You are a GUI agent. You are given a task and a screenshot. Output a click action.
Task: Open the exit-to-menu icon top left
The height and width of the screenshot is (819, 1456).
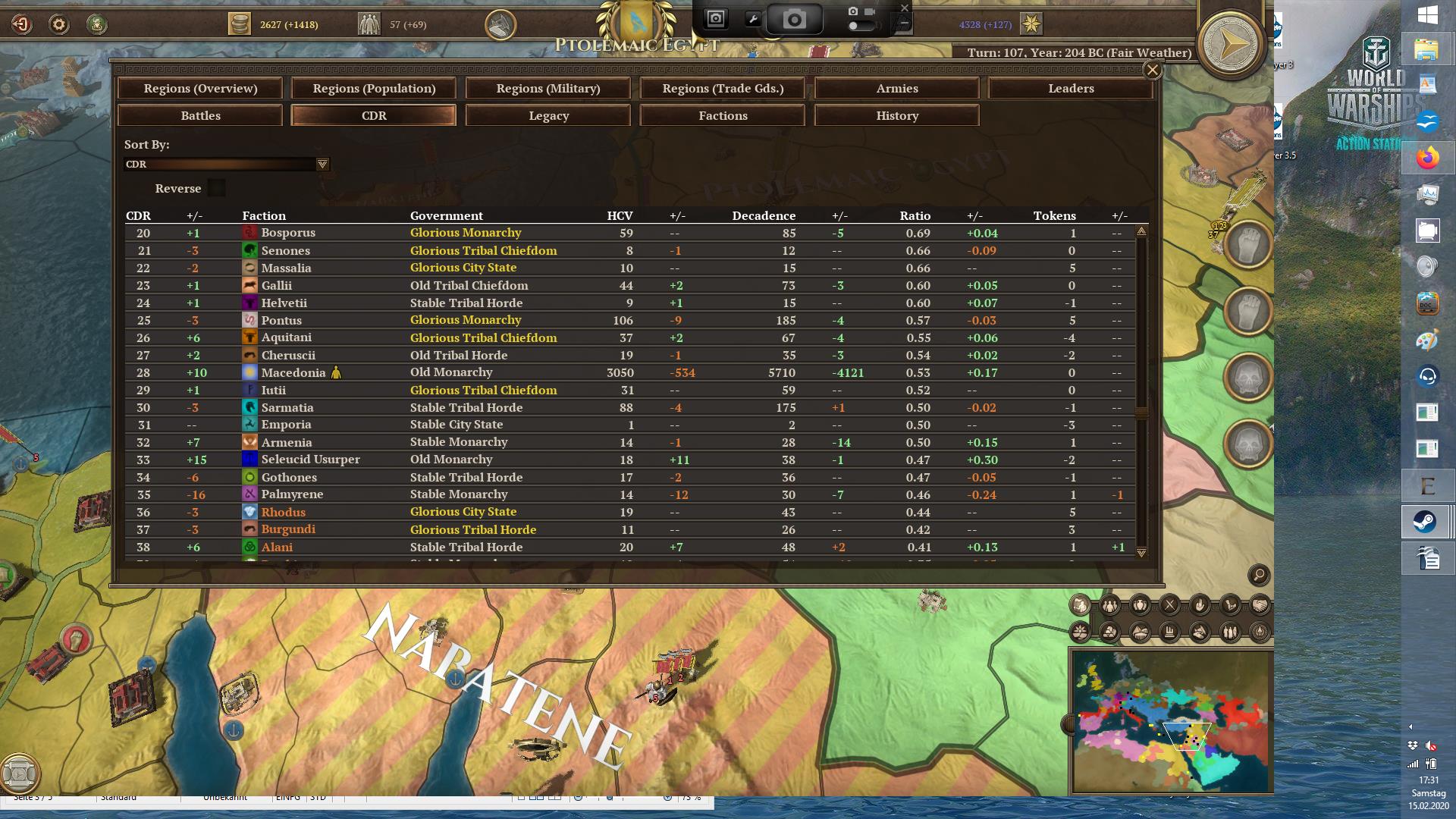pos(20,24)
